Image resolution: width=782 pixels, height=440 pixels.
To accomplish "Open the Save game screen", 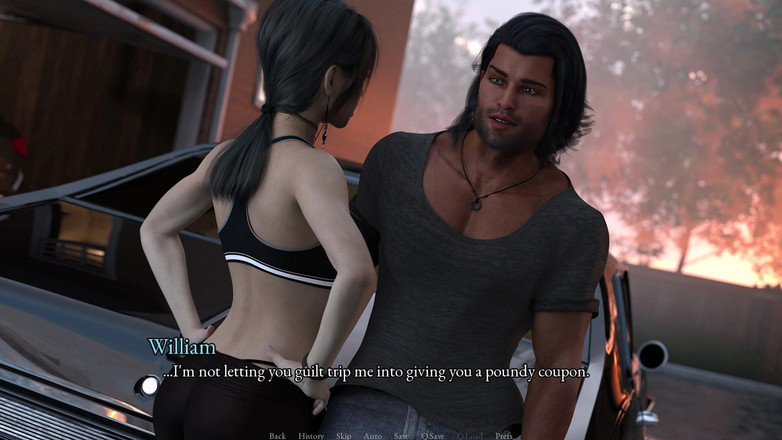I will tap(401, 436).
